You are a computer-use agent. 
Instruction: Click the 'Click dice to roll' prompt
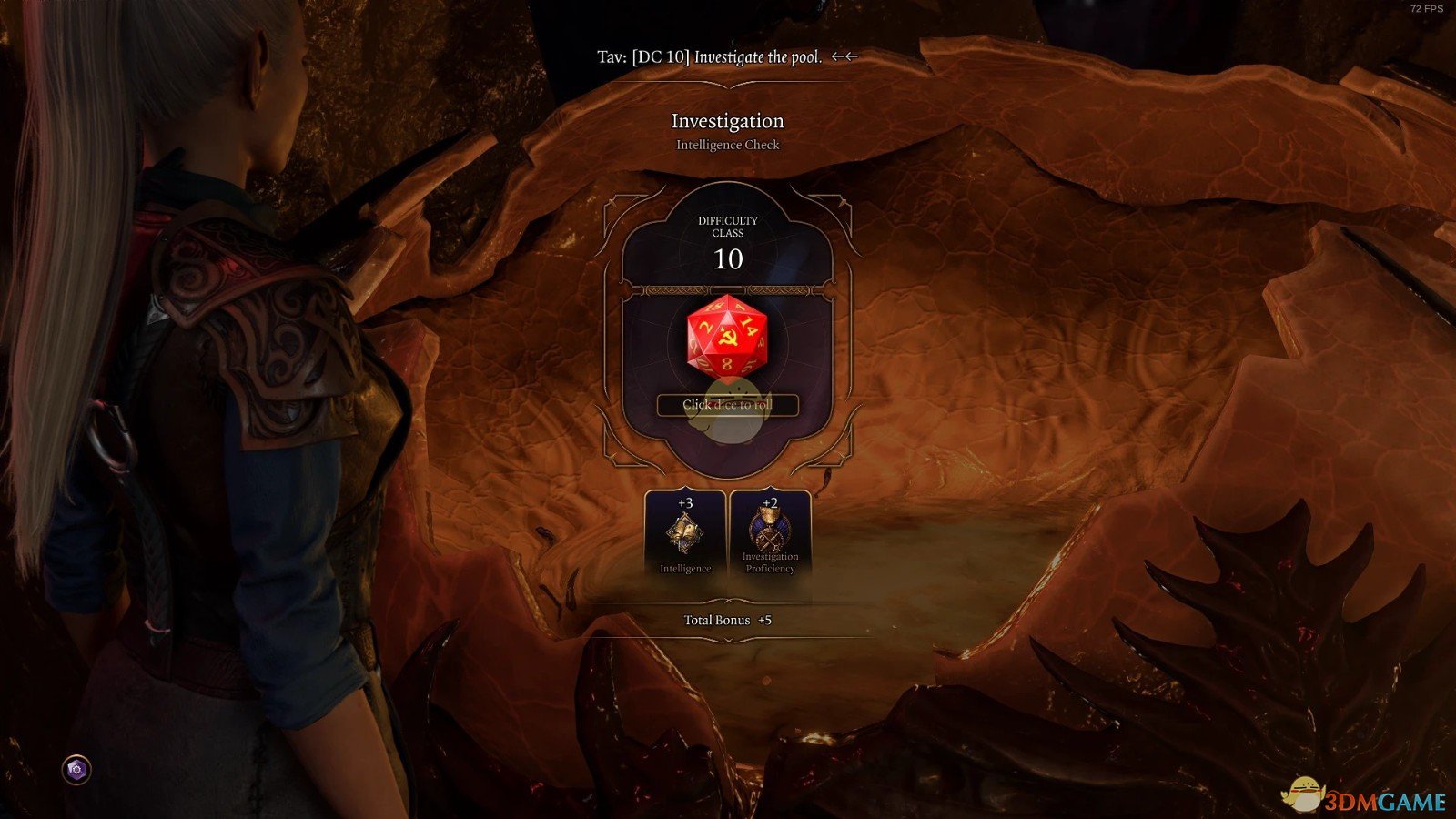click(x=727, y=405)
